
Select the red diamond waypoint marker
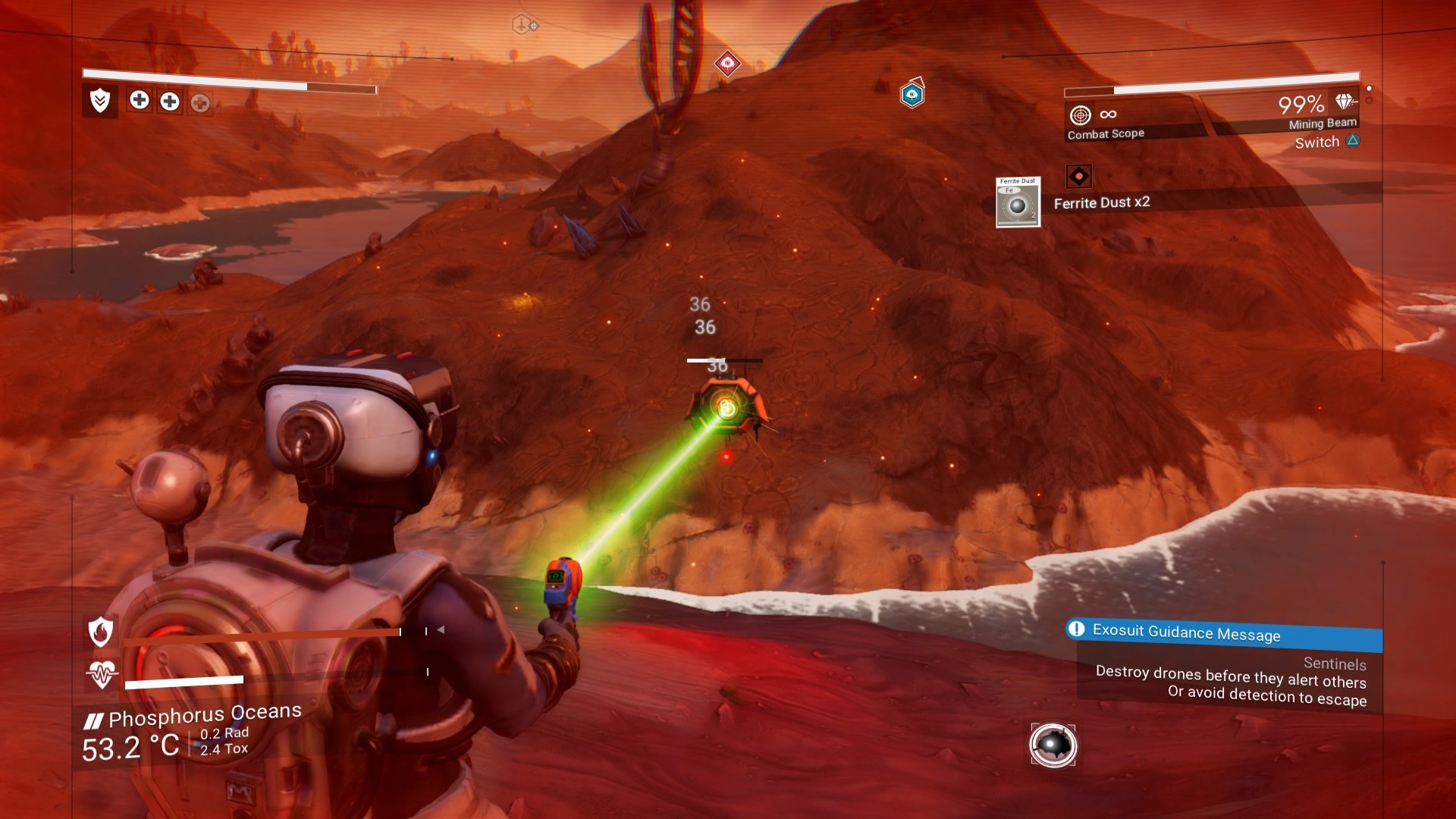[727, 63]
